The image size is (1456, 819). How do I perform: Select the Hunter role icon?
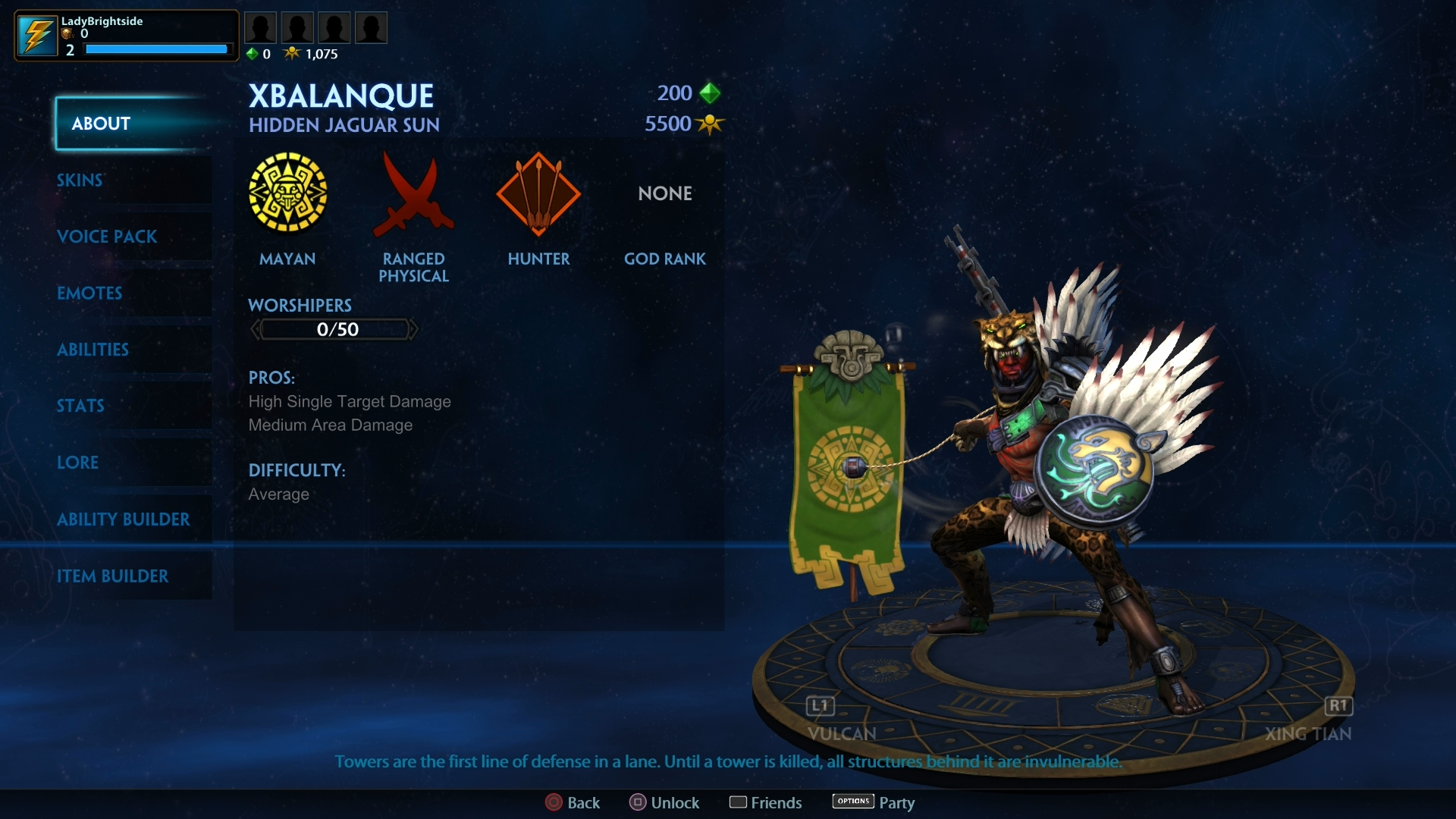539,193
